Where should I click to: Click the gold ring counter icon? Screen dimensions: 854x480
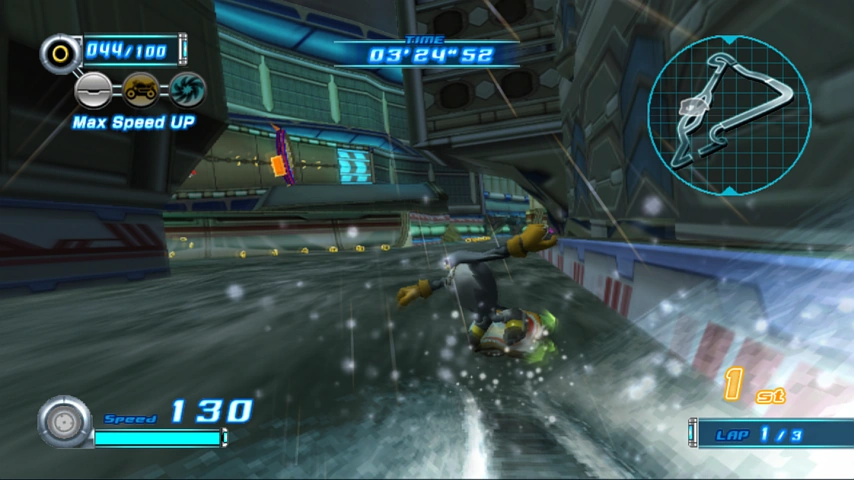click(x=61, y=52)
